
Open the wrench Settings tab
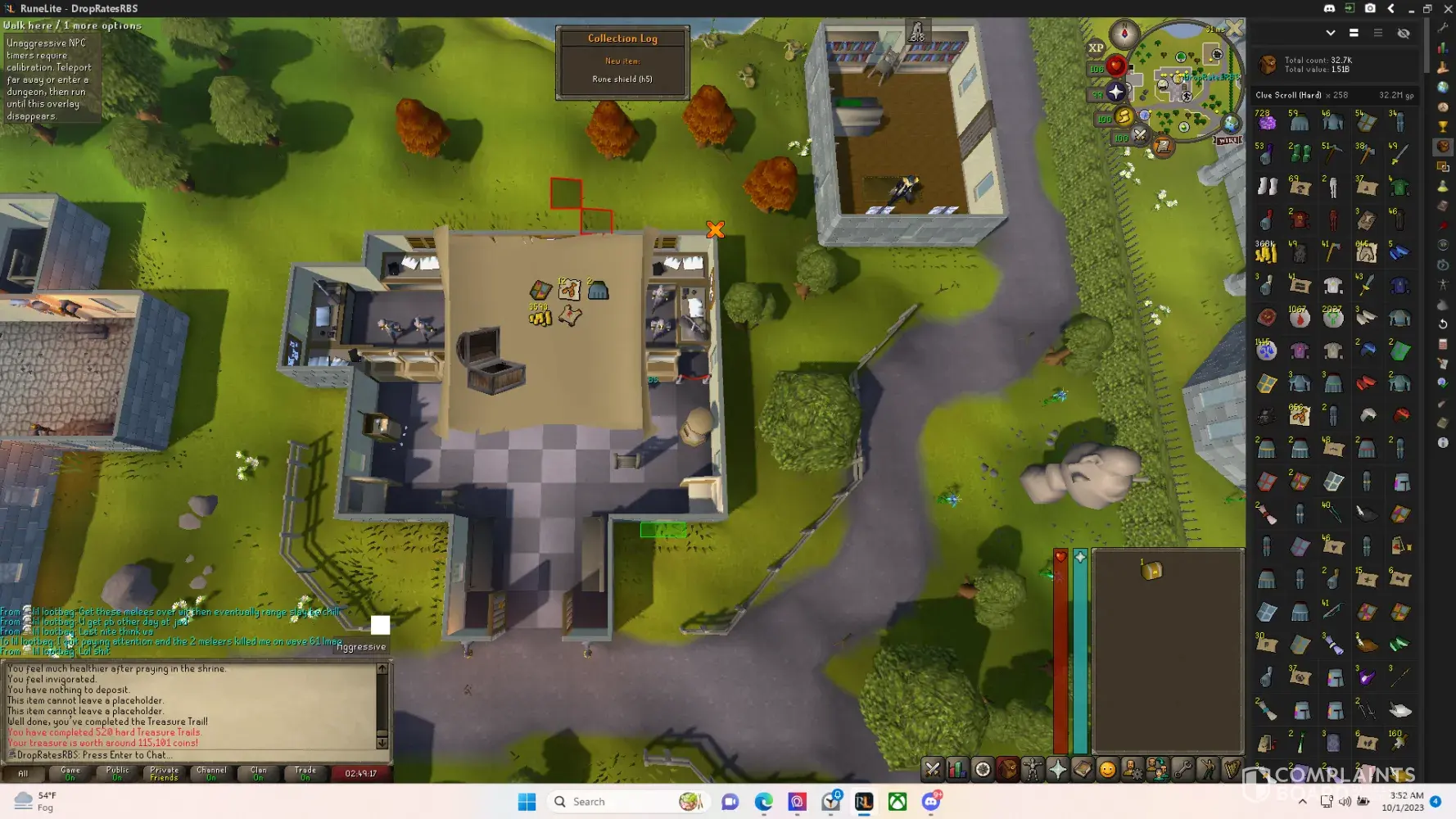point(1182,769)
